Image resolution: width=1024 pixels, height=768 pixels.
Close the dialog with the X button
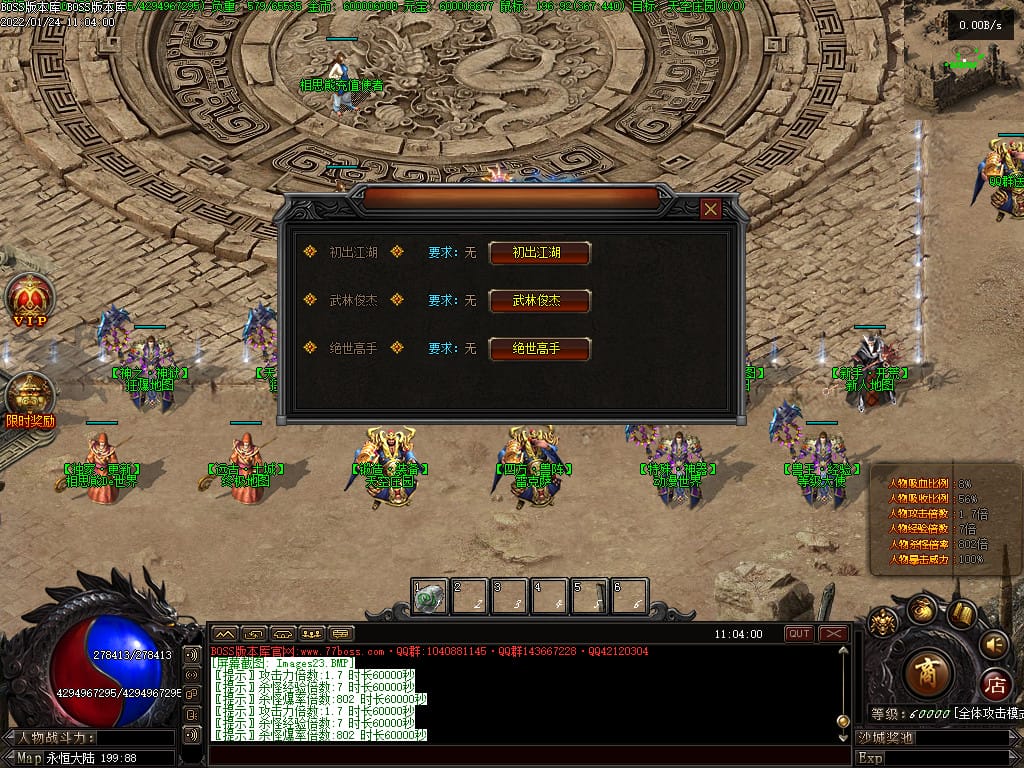(x=711, y=209)
